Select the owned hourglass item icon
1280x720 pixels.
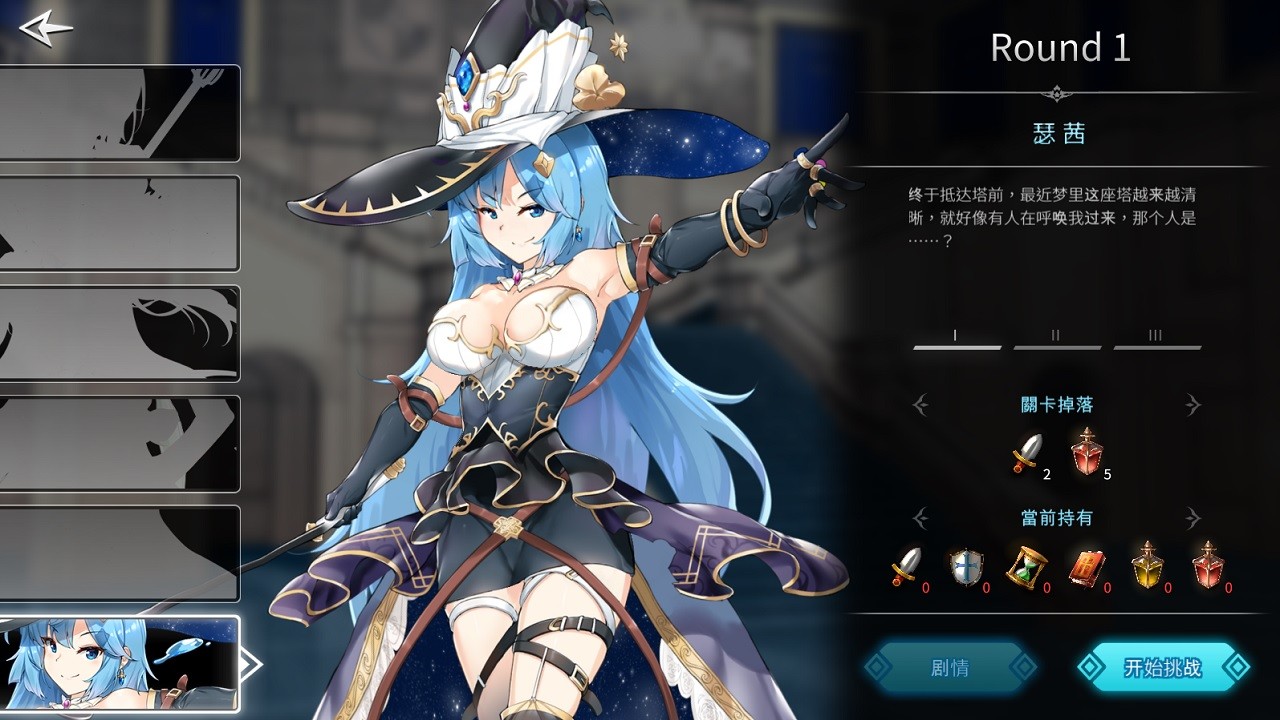click(1026, 567)
